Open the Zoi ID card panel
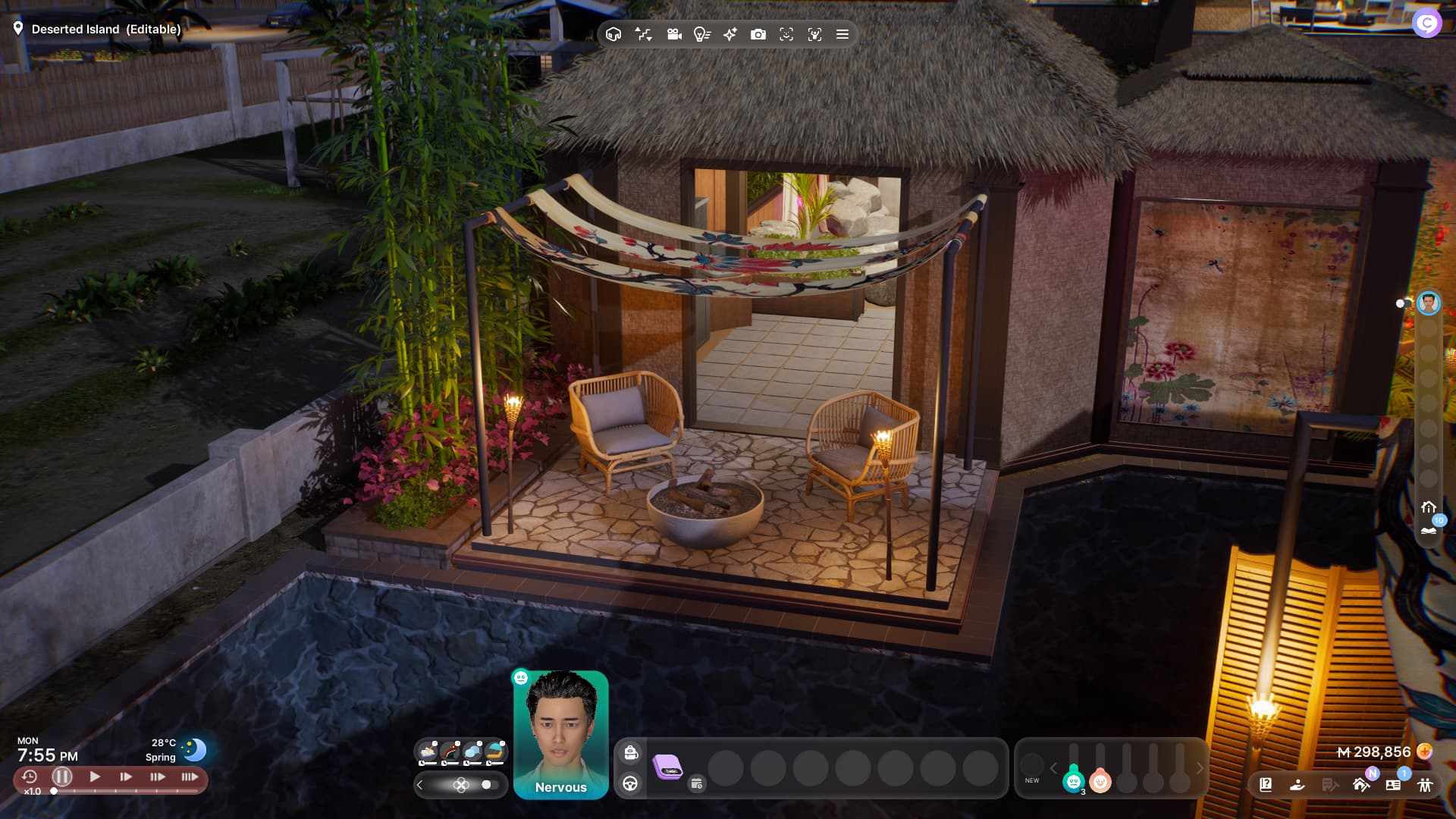 [1393, 785]
